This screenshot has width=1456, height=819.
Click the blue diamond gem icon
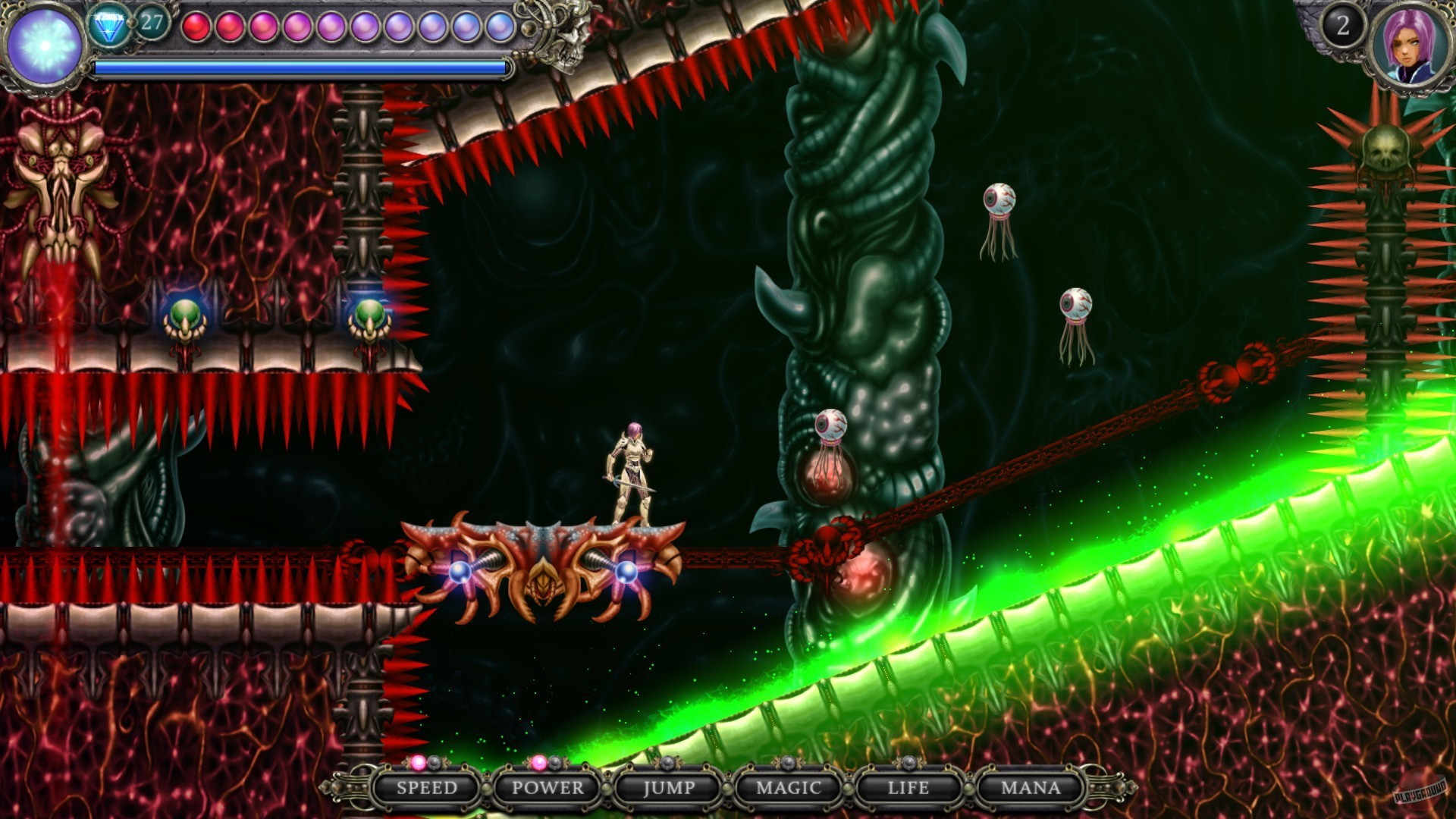tap(108, 24)
